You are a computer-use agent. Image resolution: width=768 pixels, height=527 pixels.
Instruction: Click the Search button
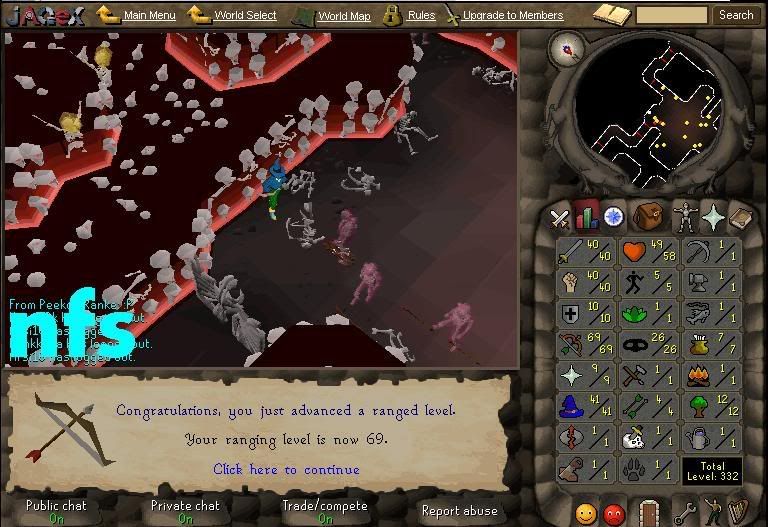point(736,15)
